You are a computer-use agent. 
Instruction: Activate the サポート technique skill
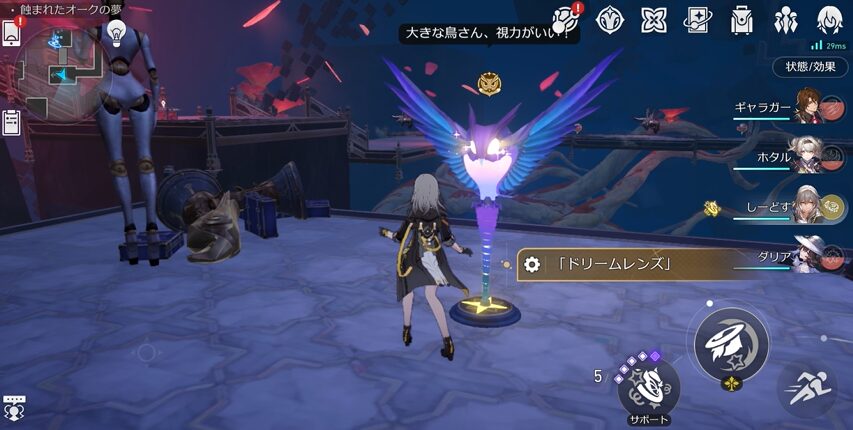pos(648,385)
